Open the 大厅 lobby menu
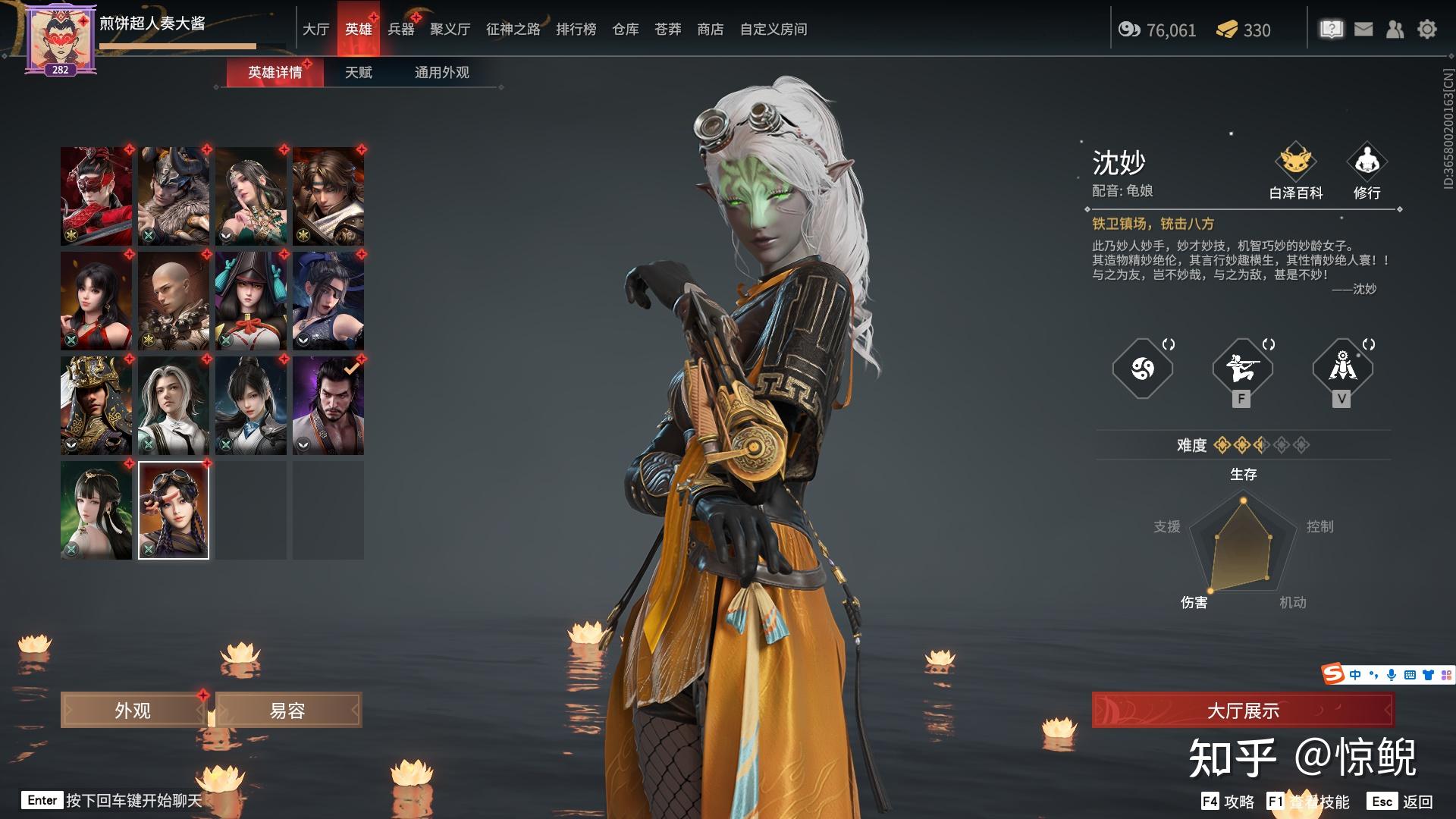 coord(315,30)
